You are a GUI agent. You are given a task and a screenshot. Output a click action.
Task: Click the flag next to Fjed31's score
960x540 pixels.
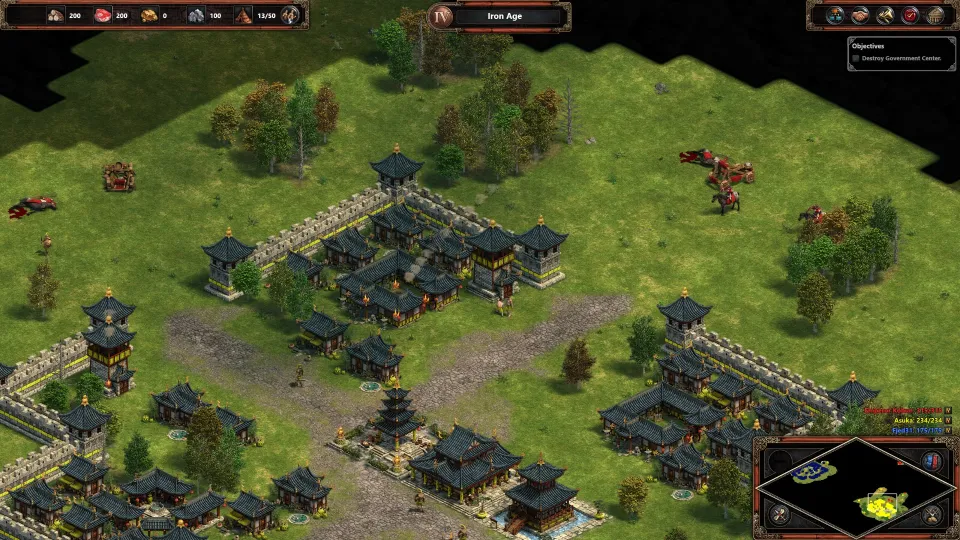click(948, 432)
